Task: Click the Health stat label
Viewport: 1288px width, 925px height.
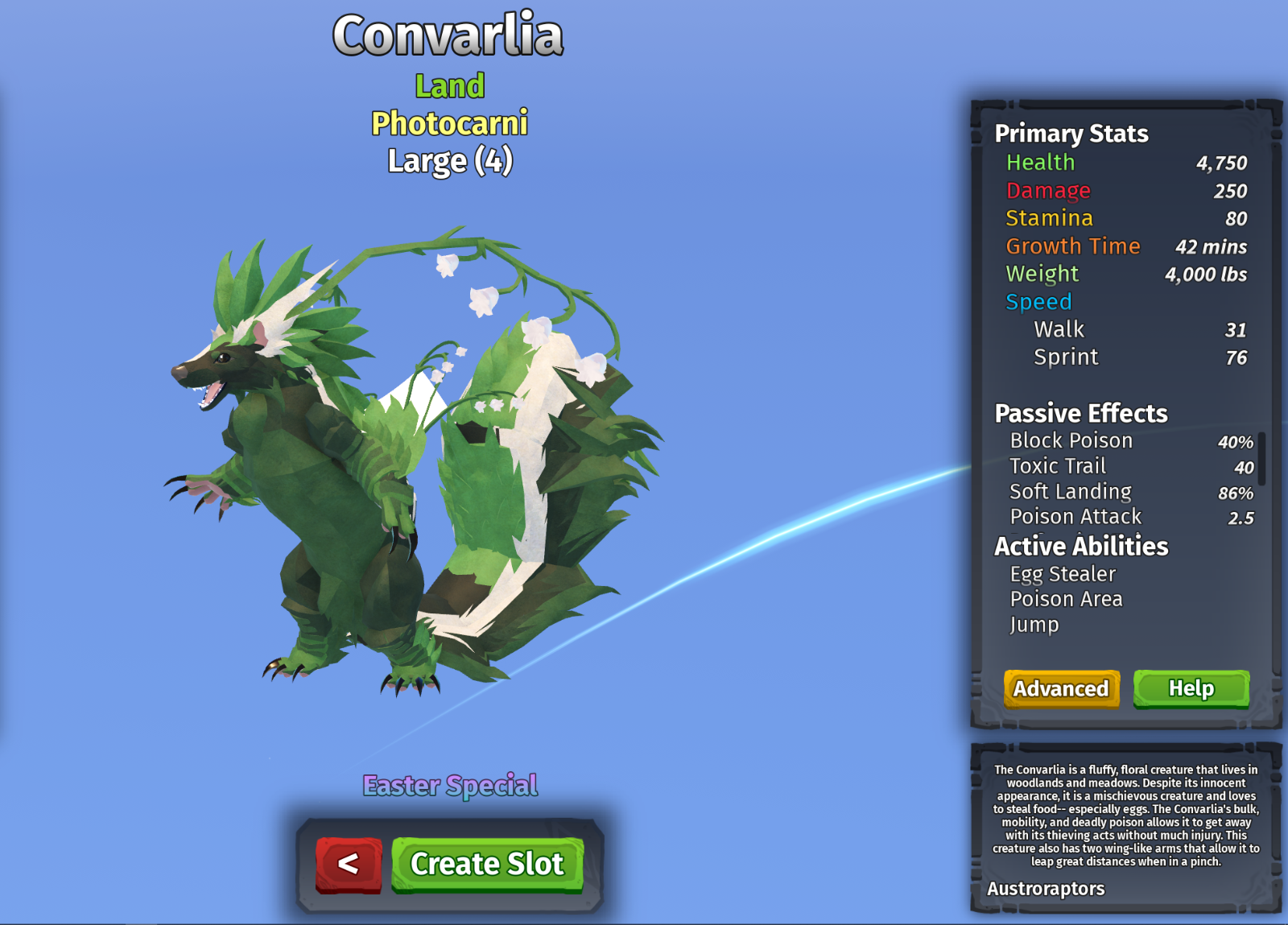Action: pos(1041,163)
